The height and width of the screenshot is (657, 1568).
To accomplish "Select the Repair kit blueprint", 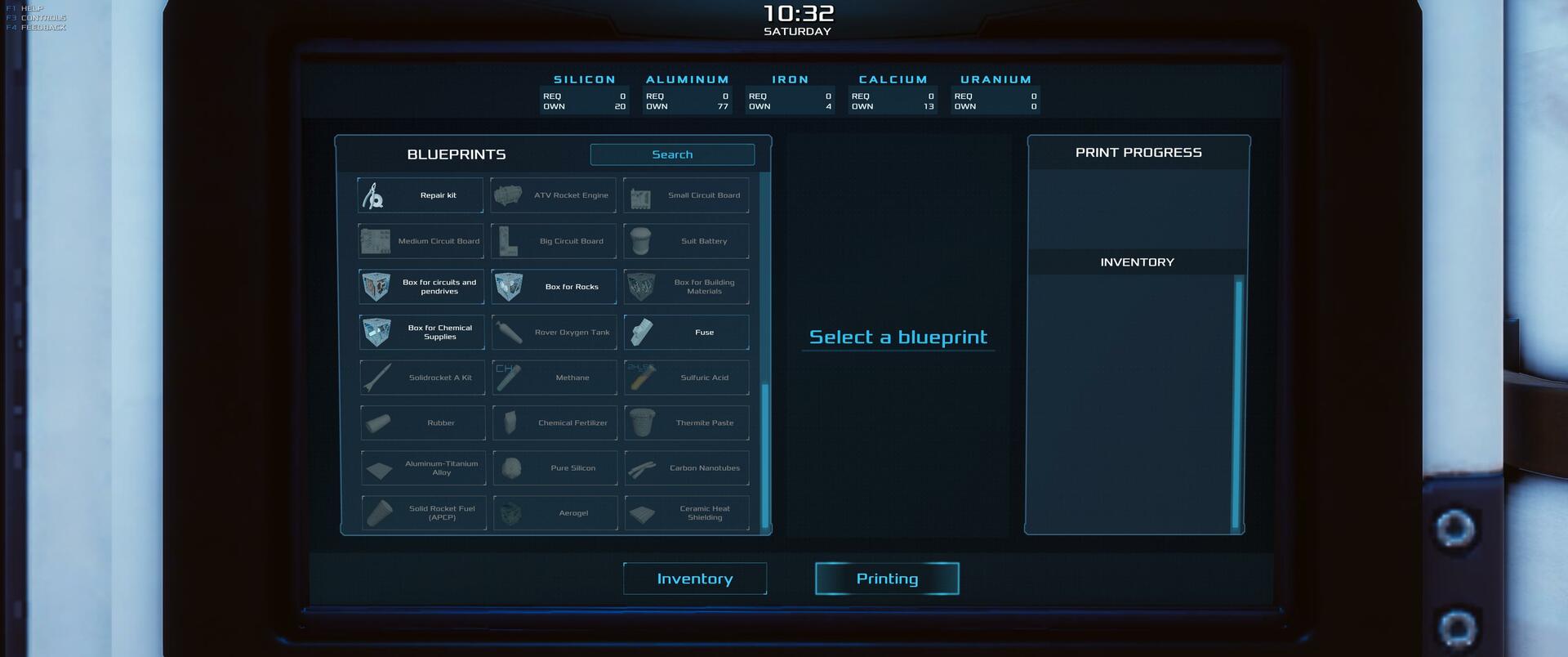I will [x=421, y=195].
